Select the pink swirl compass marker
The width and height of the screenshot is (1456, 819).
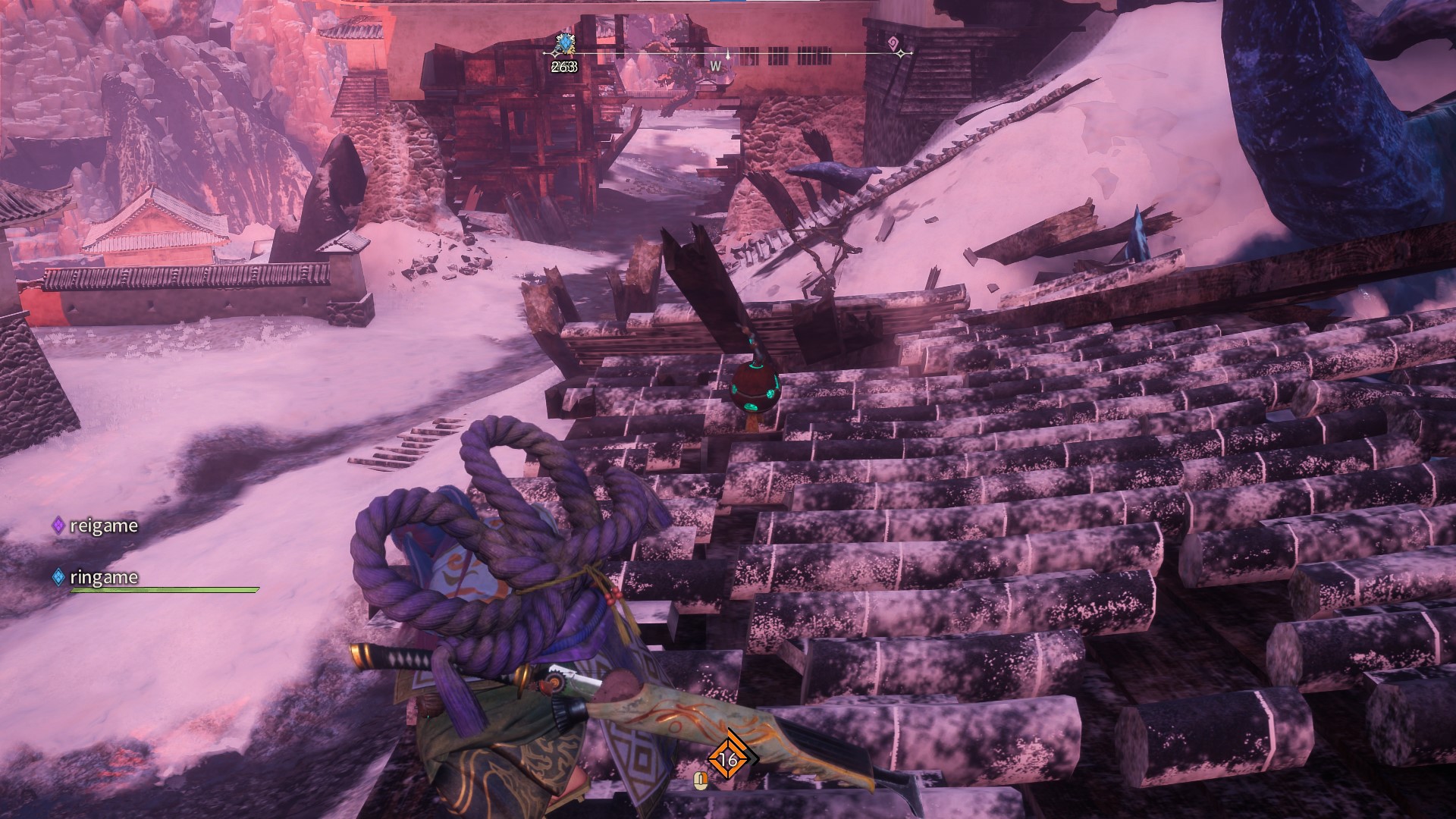(893, 41)
